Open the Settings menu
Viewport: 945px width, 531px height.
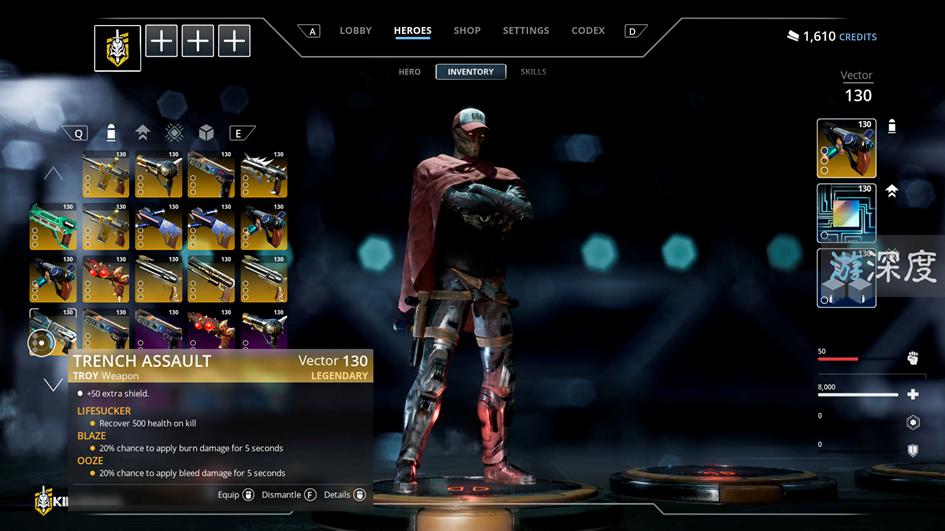[525, 31]
